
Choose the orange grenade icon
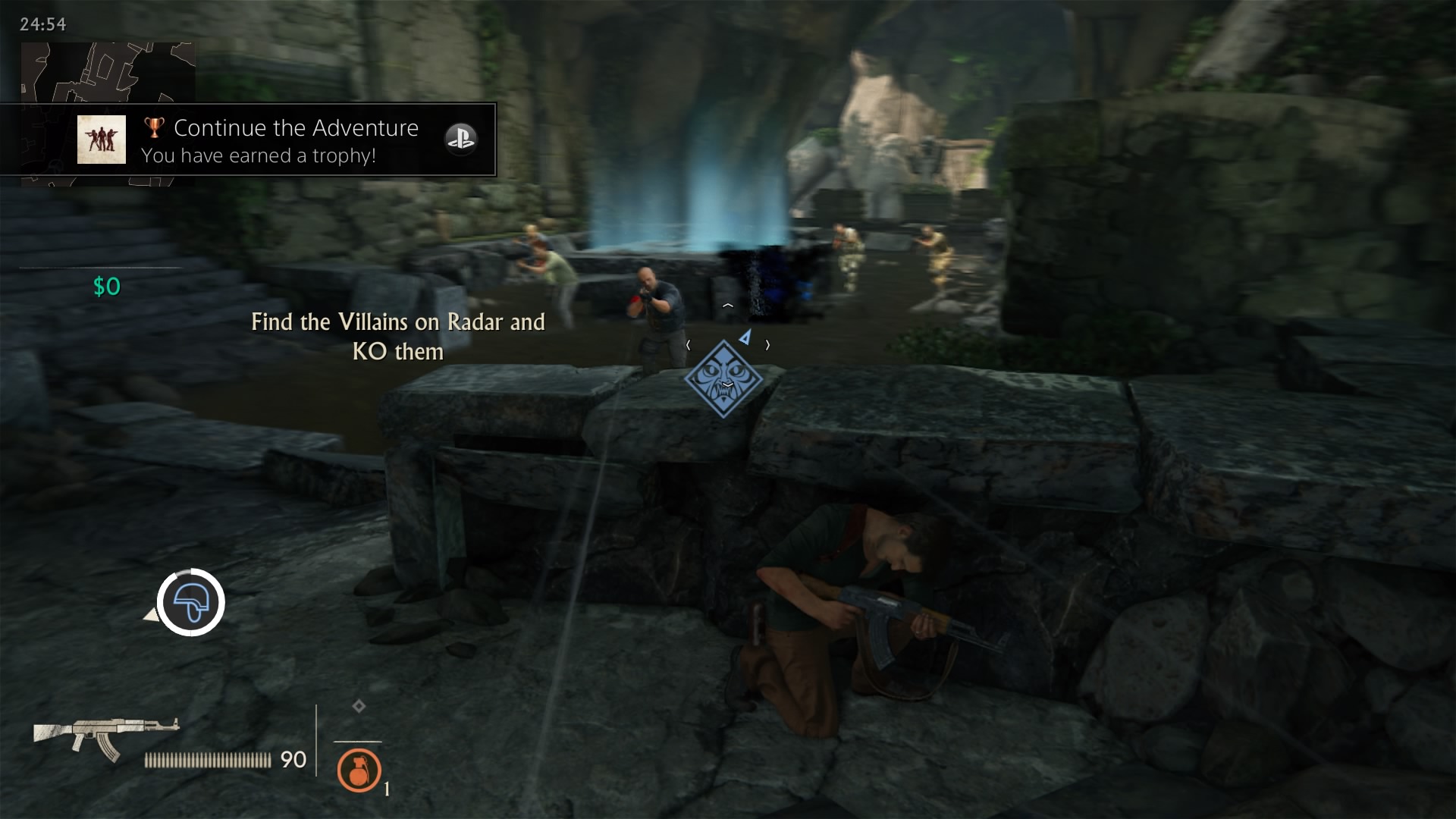pyautogui.click(x=359, y=770)
